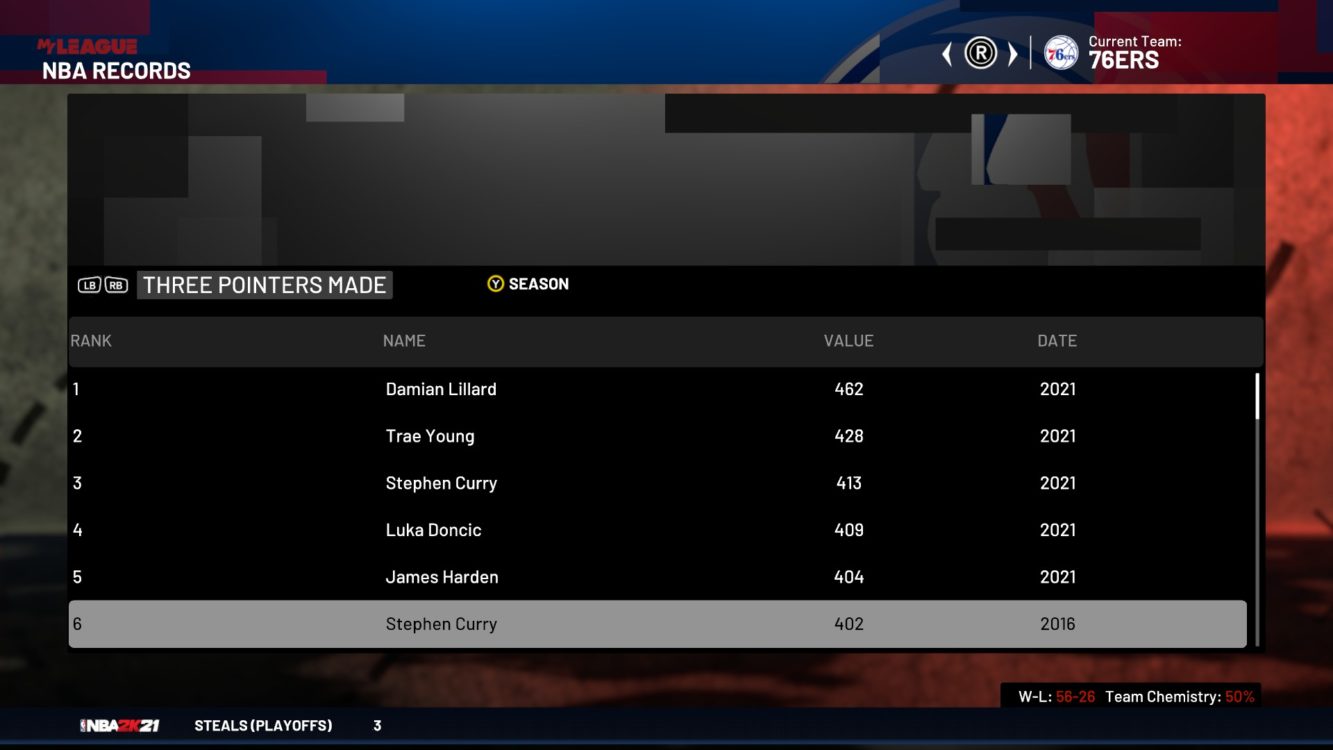1333x750 pixels.
Task: Sort records by the DATE column
Action: pyautogui.click(x=1058, y=340)
